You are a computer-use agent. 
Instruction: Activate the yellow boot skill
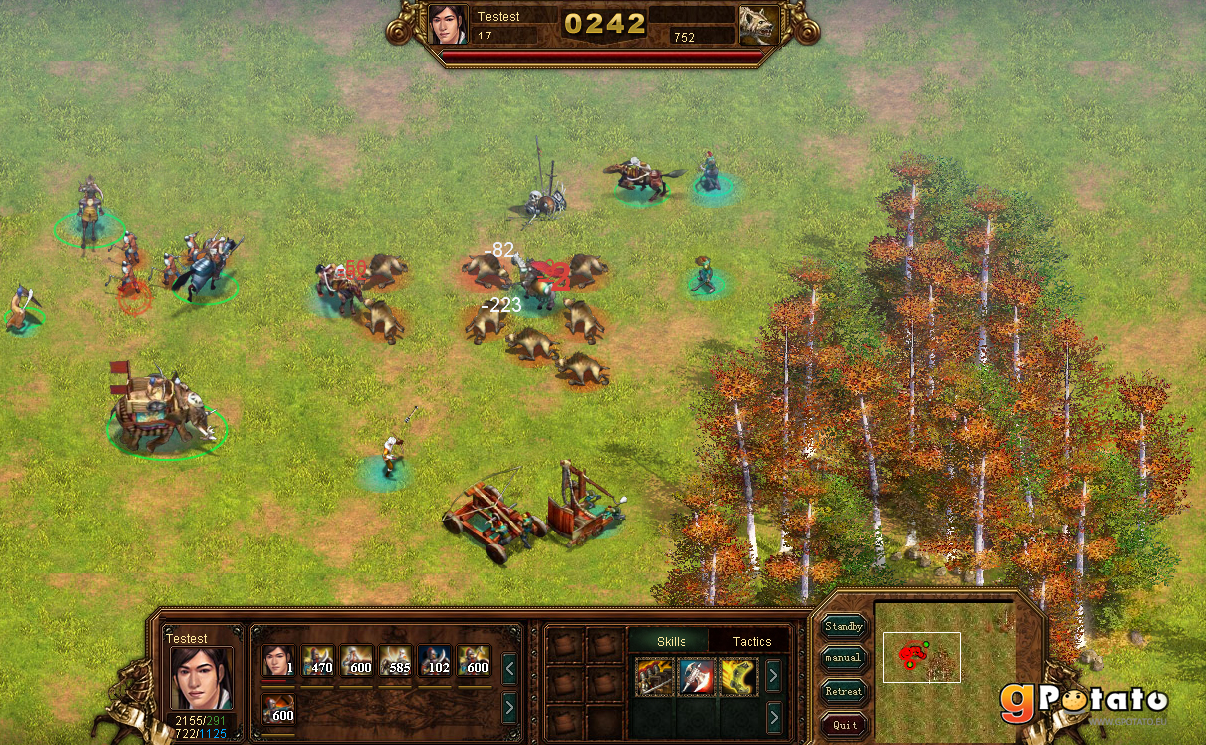click(x=739, y=677)
